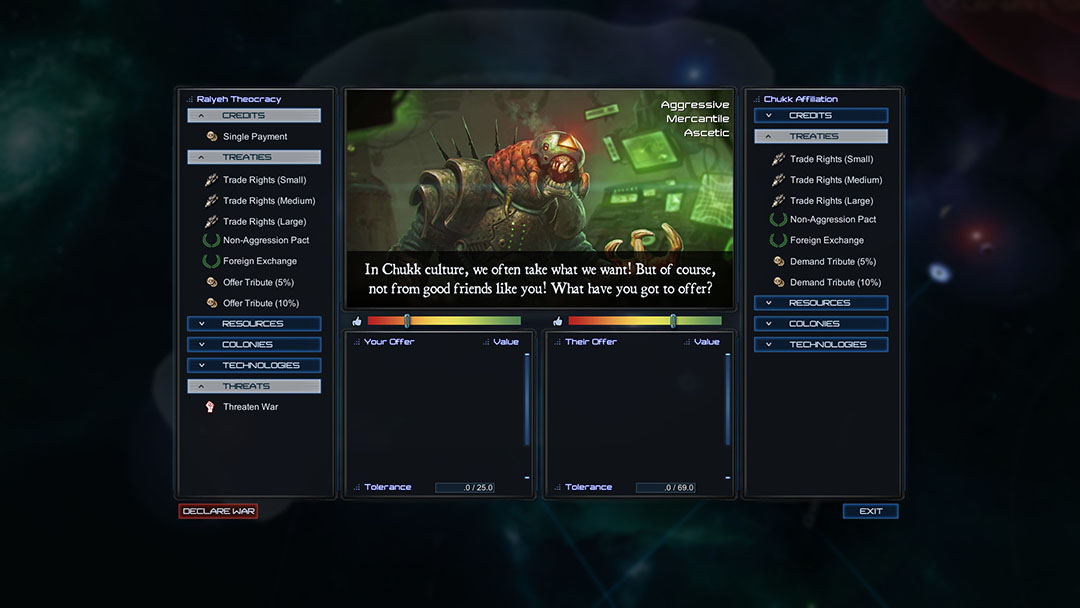This screenshot has height=608, width=1080.
Task: Add Demand Tribute (10%) to their offer
Action: [835, 282]
